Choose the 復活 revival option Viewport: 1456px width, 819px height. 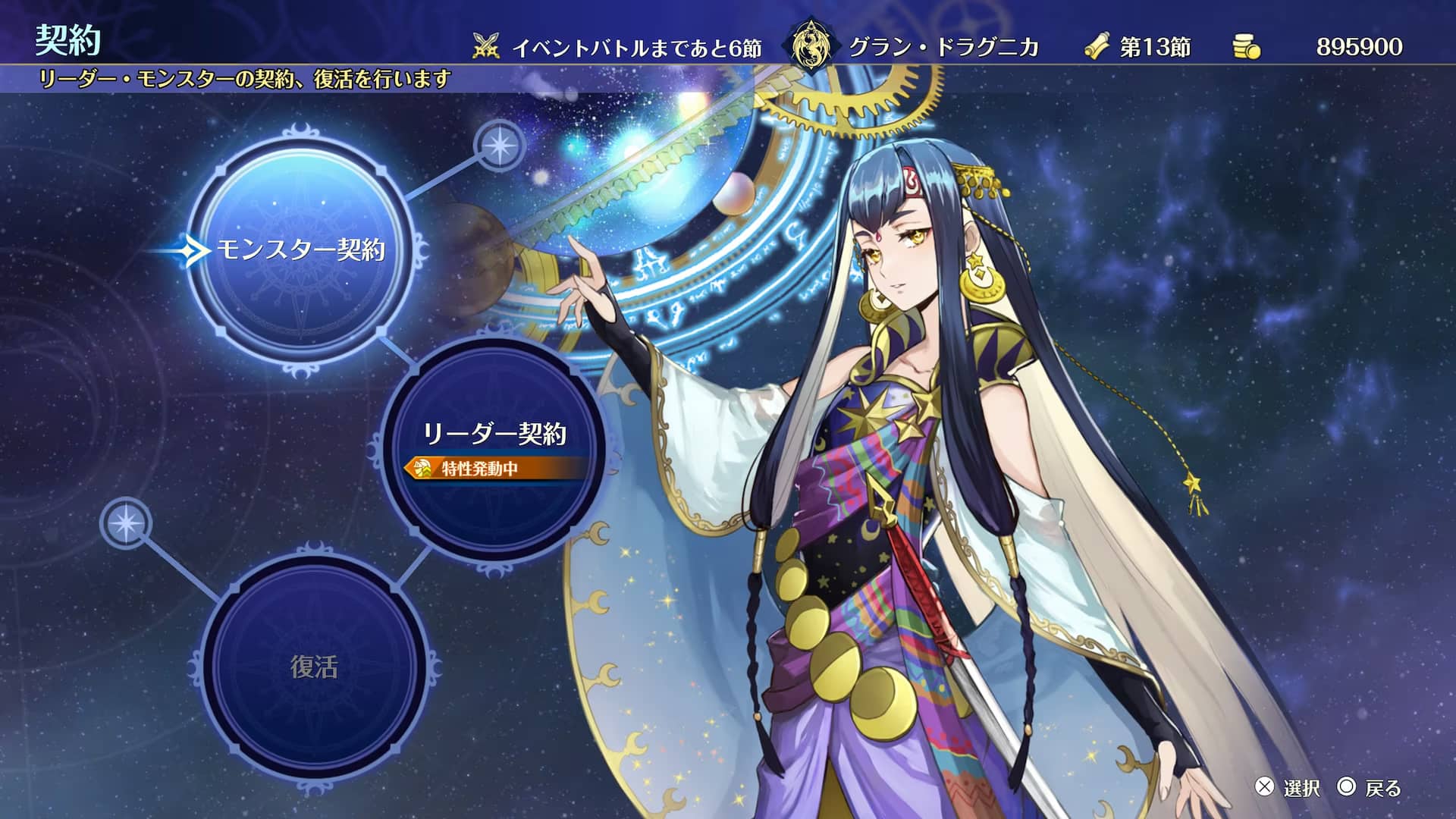point(314,667)
